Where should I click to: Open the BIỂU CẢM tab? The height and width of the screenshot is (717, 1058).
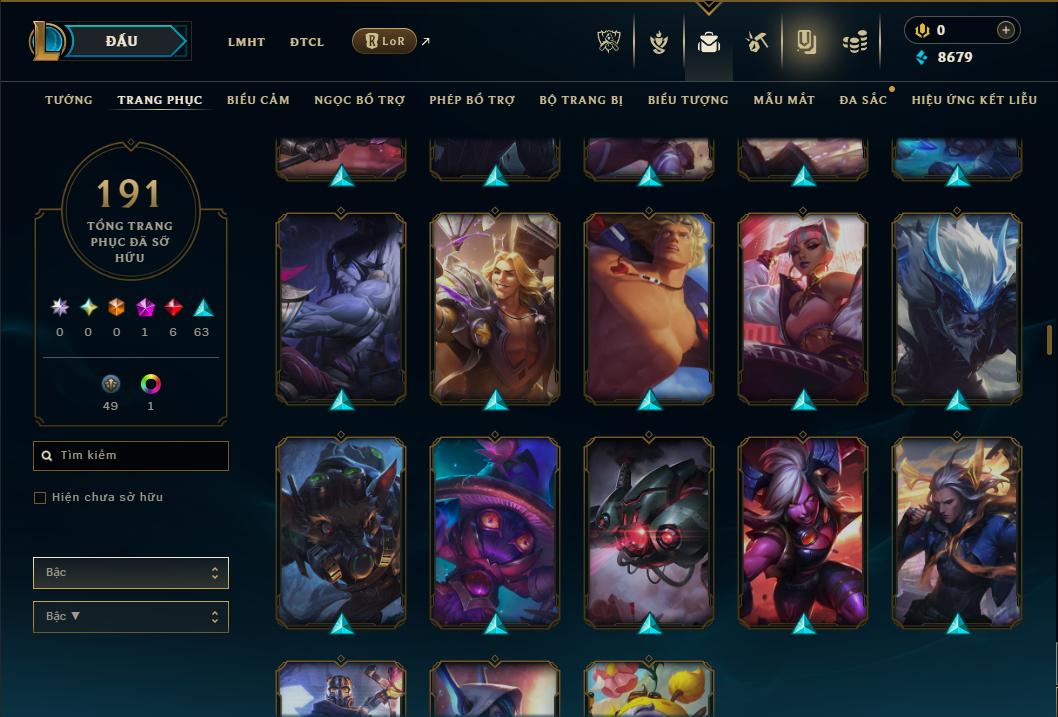(x=258, y=100)
